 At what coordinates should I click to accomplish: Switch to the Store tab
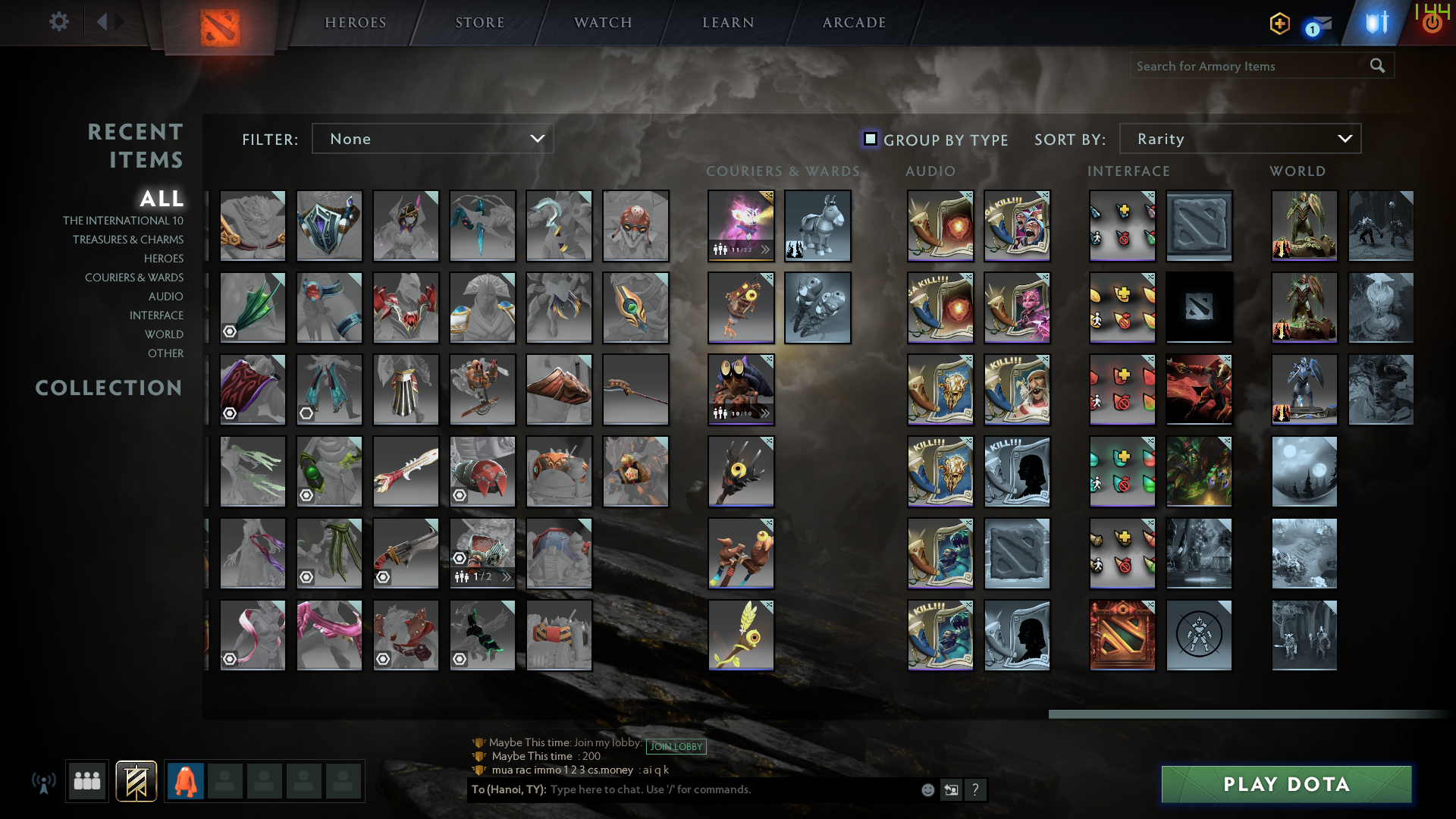click(x=479, y=22)
